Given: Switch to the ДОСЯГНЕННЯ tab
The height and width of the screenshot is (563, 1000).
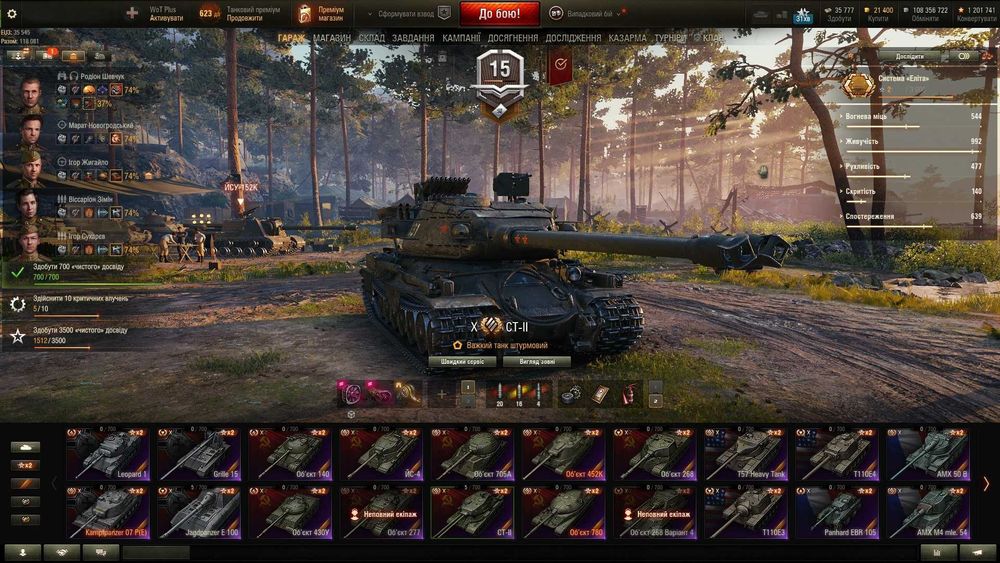Looking at the screenshot, I should 513,38.
